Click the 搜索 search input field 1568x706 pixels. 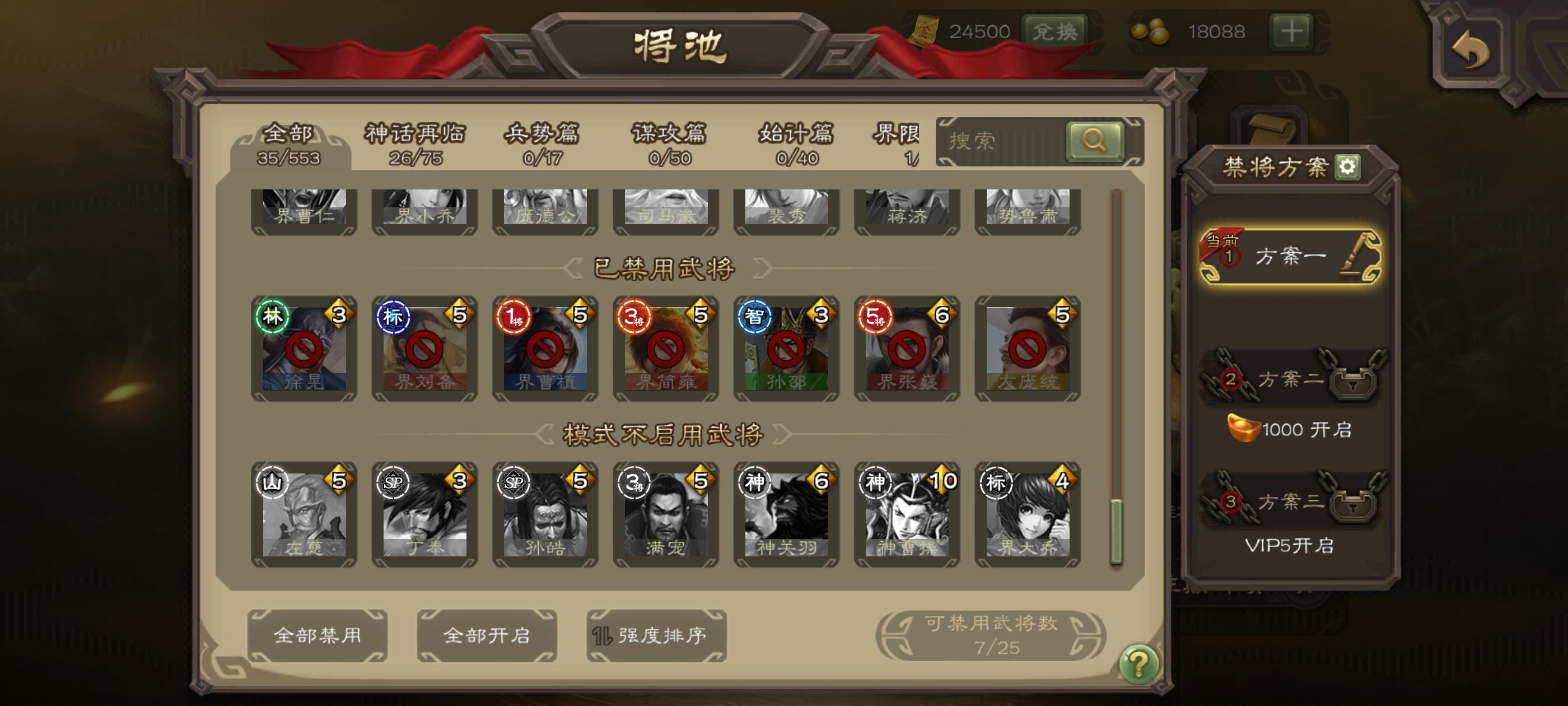tap(998, 141)
